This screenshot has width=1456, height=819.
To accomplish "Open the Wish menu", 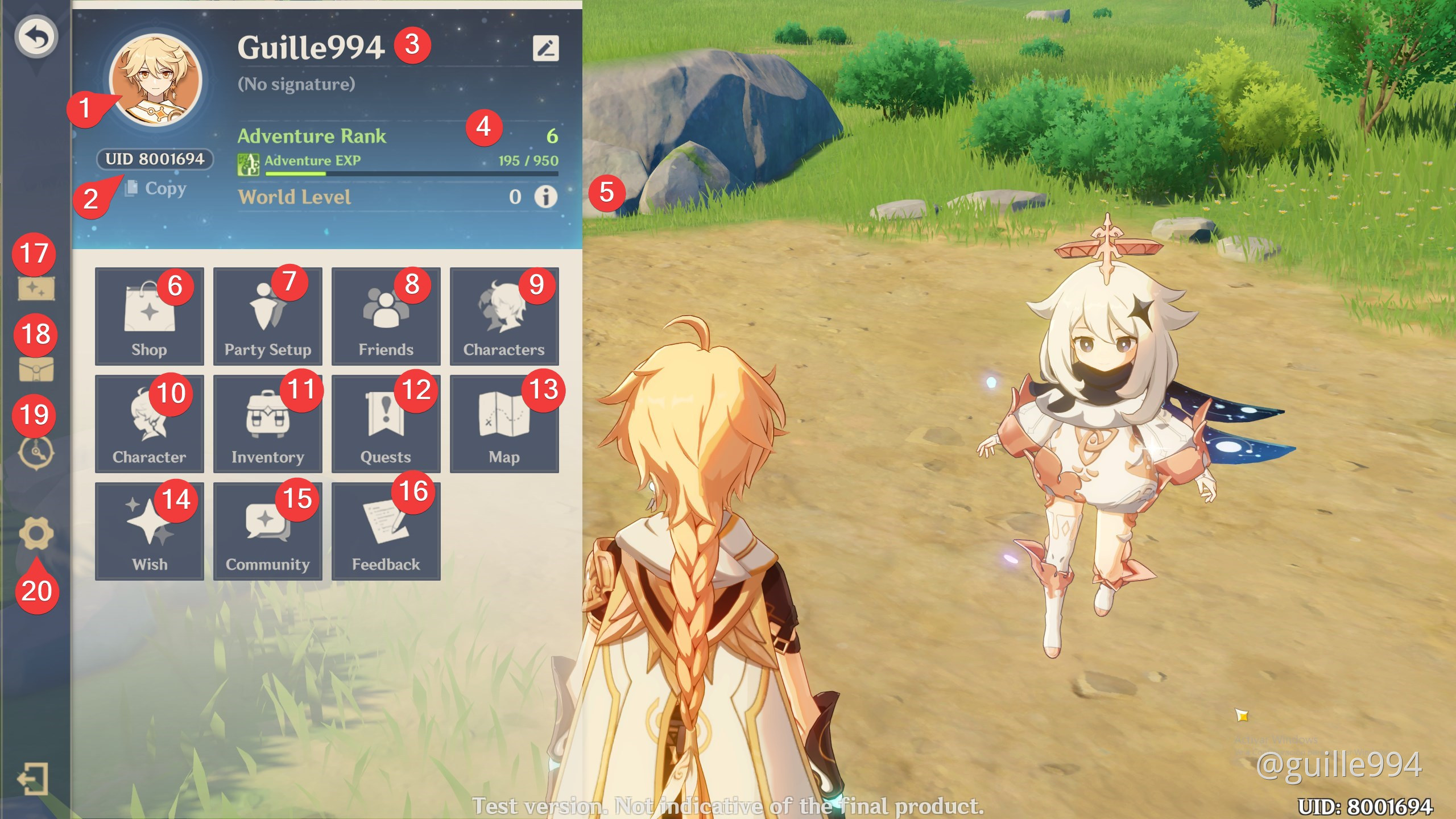I will pyautogui.click(x=149, y=531).
